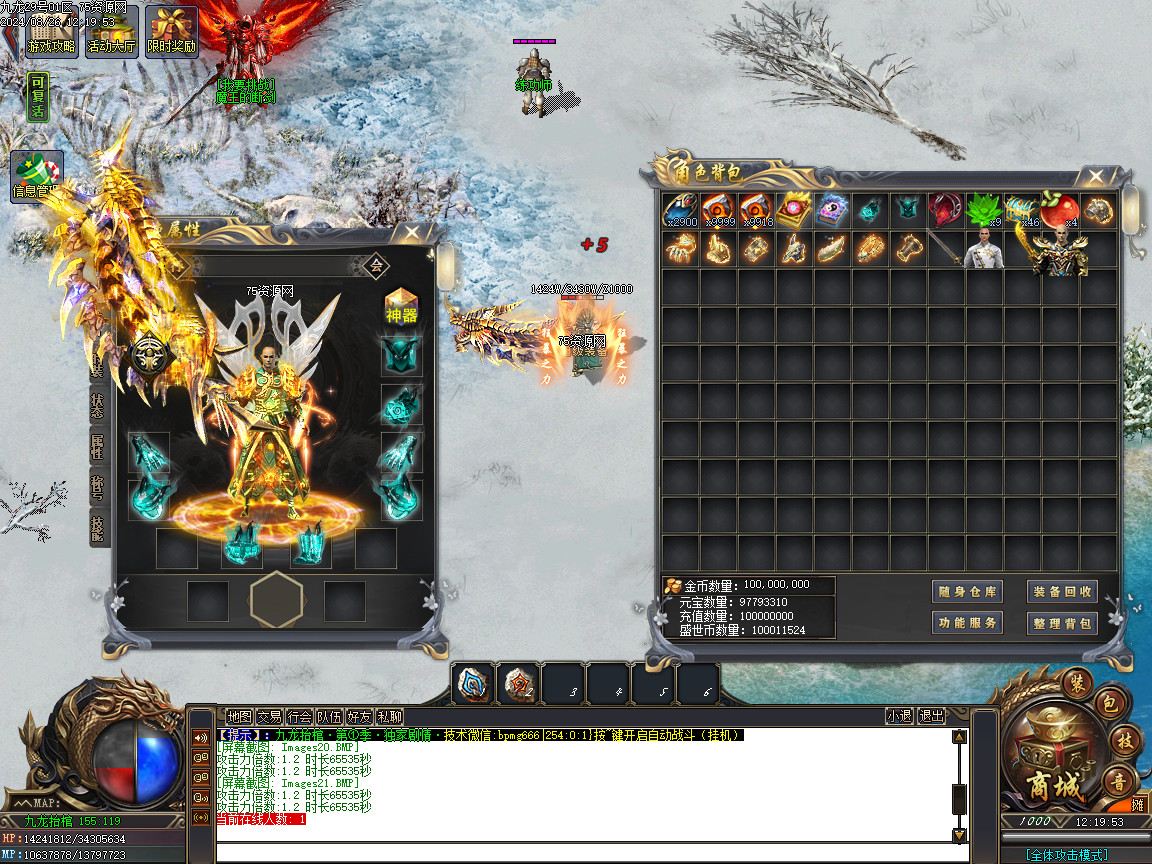Open the 限时奖励 timed rewards
The width and height of the screenshot is (1152, 864).
(171, 32)
